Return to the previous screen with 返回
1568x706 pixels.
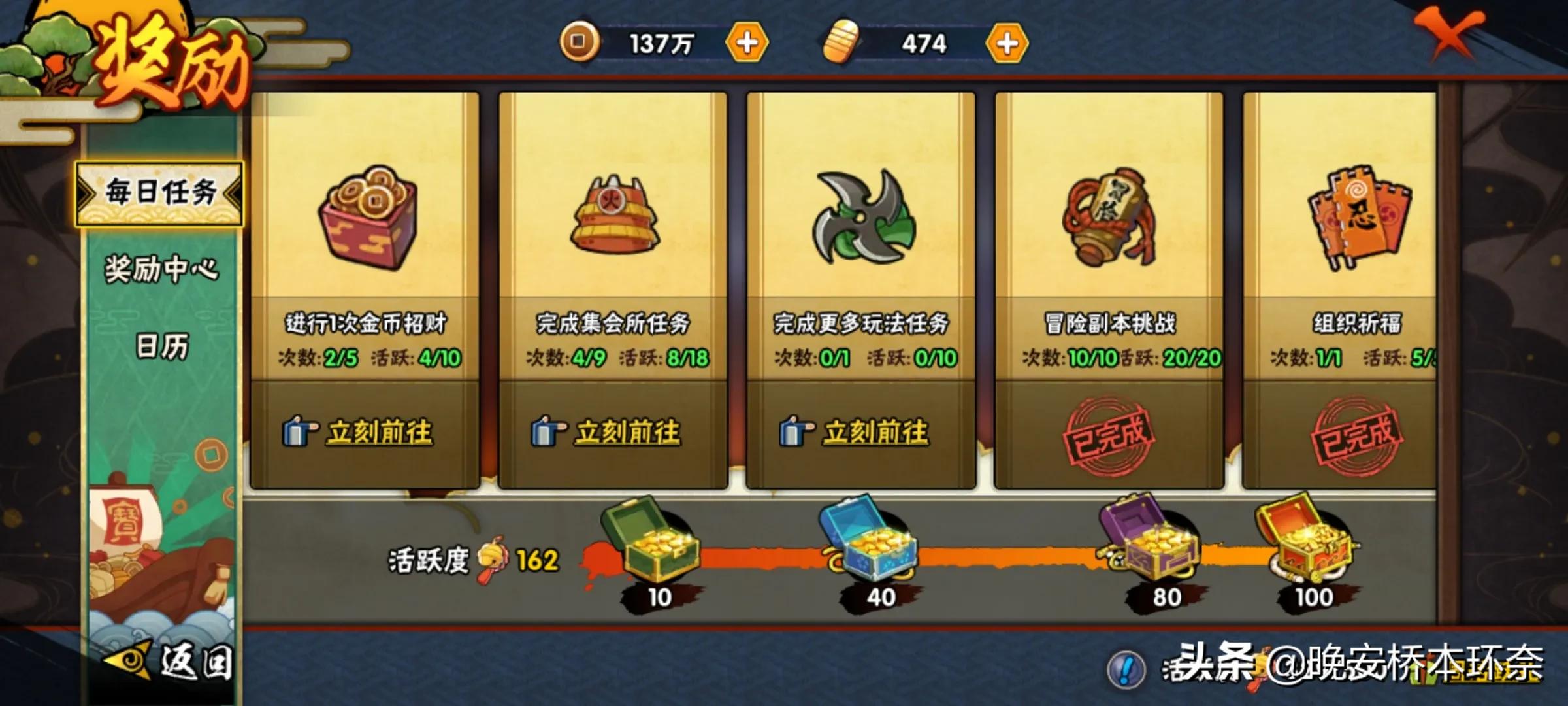coord(171,662)
